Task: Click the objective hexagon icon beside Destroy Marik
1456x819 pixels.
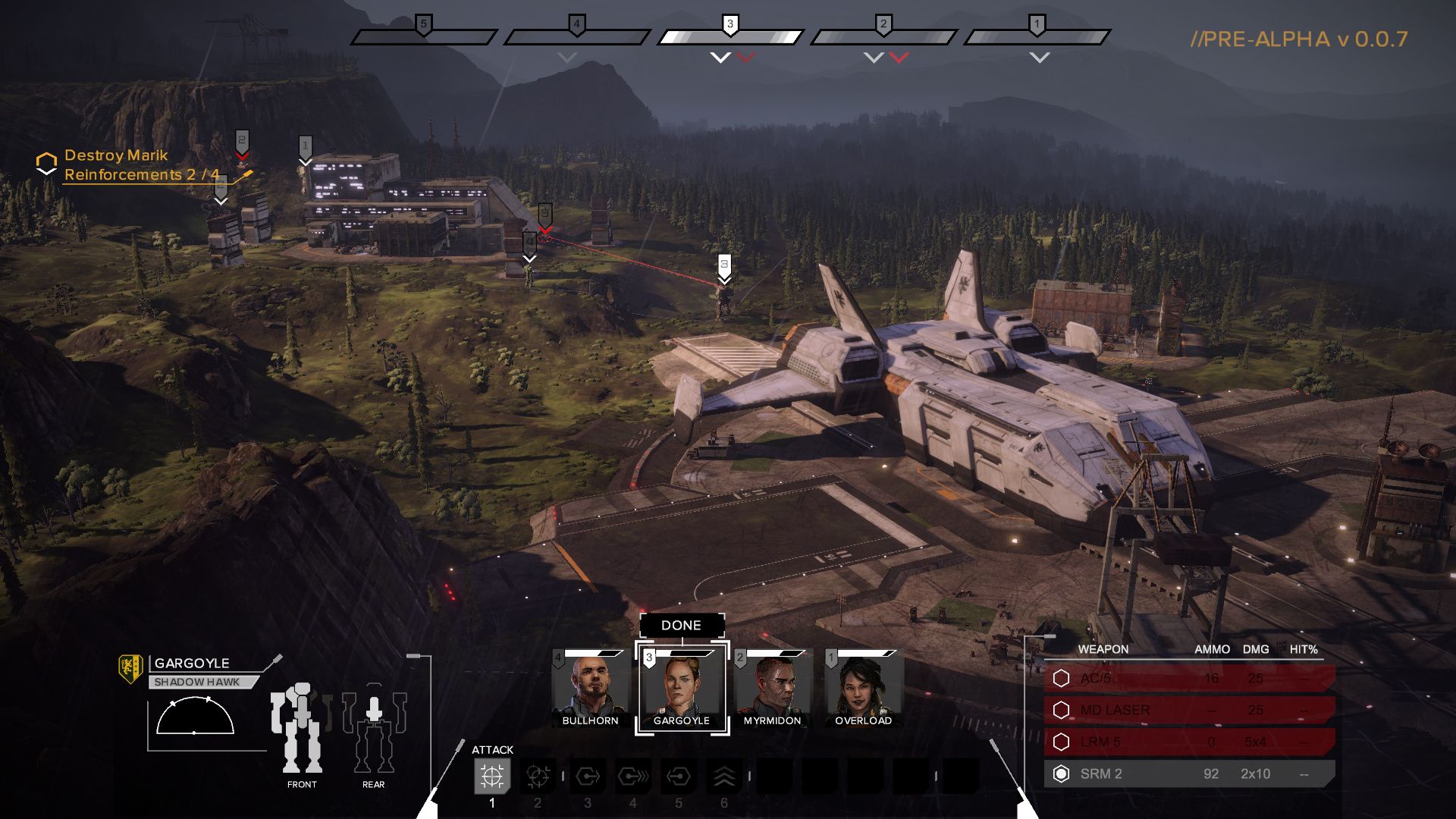Action: click(x=46, y=161)
